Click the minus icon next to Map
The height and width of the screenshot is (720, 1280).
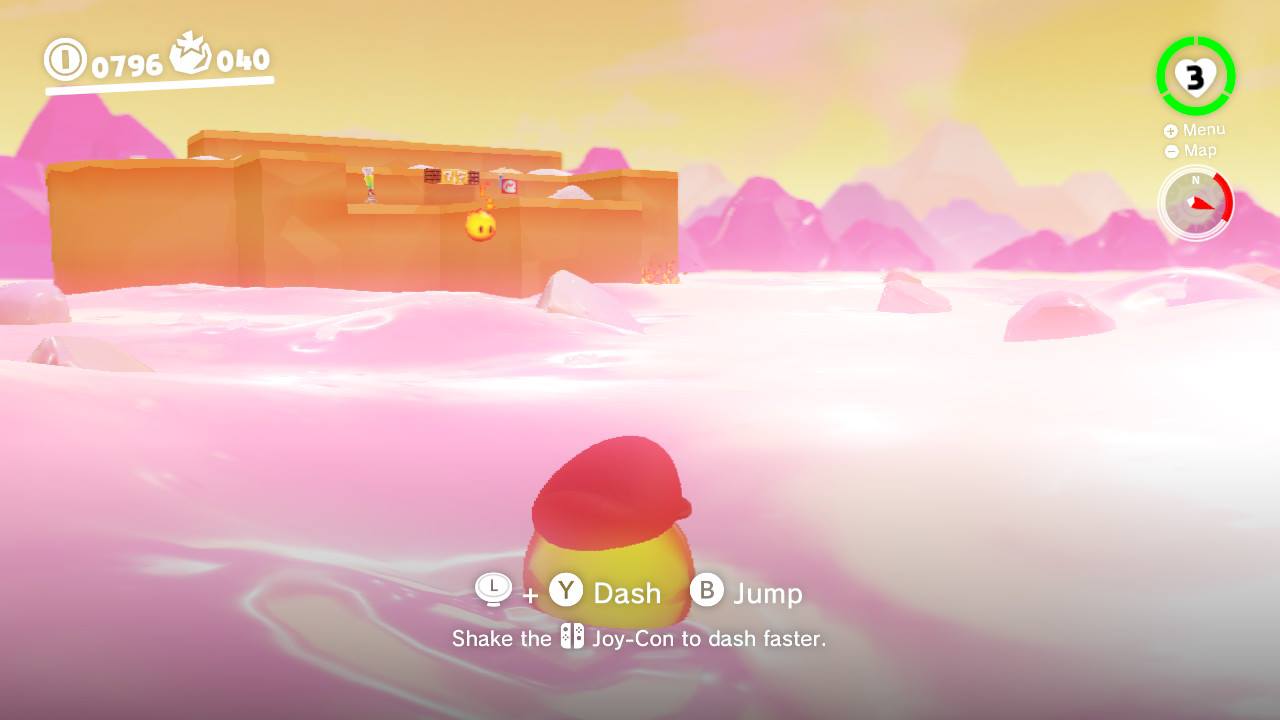pos(1170,150)
